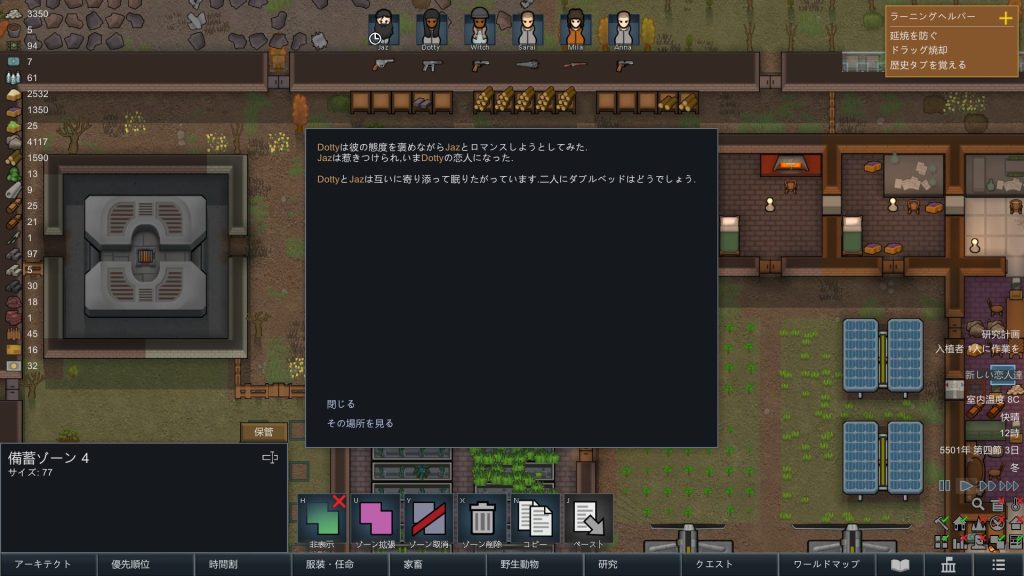Expand the learning helper with the plus icon
The width and height of the screenshot is (1024, 576).
[1006, 18]
